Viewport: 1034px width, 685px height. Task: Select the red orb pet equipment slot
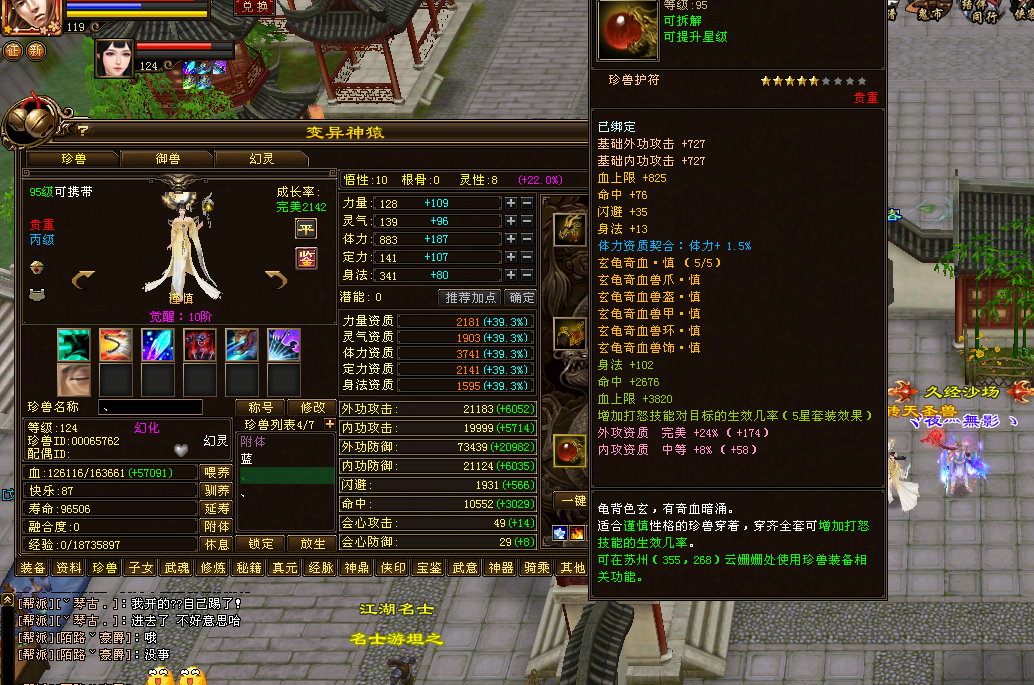tap(569, 450)
